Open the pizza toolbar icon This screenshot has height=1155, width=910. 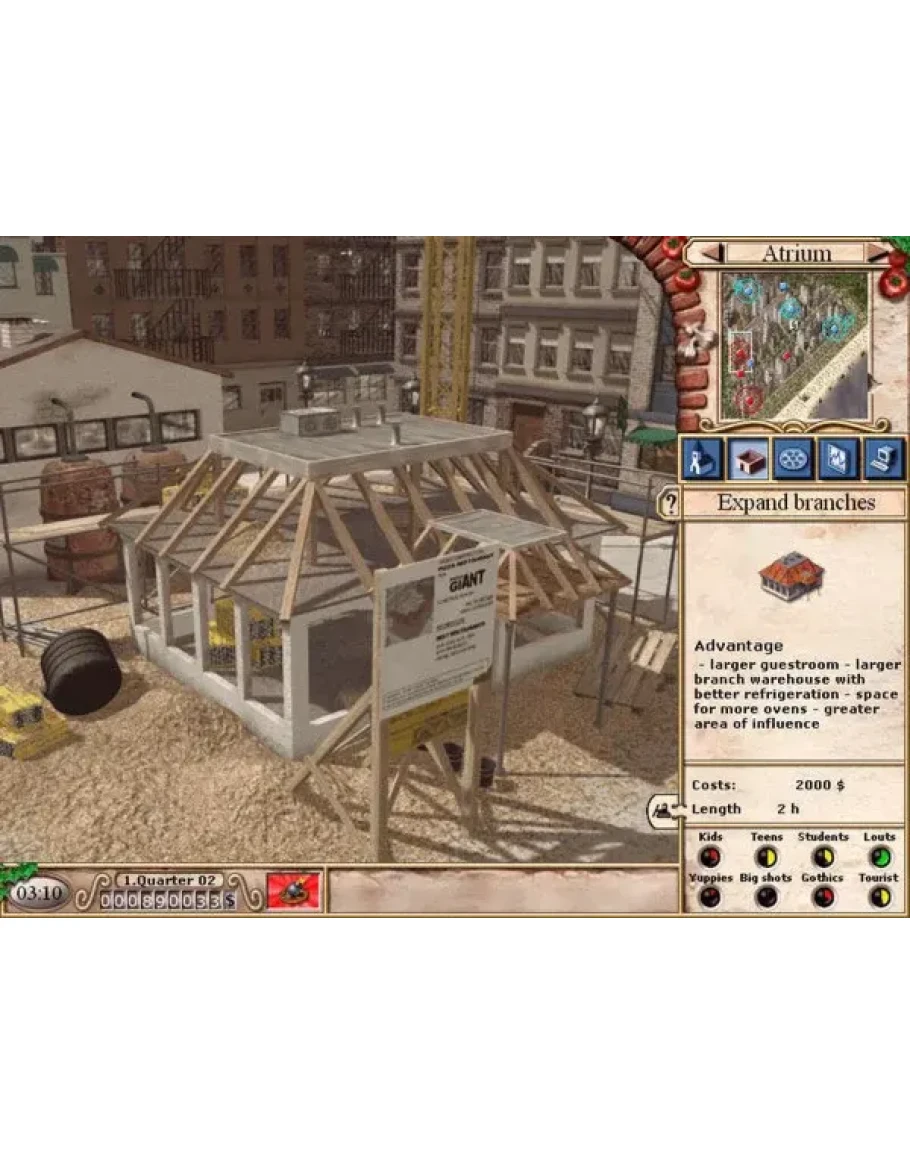click(794, 459)
